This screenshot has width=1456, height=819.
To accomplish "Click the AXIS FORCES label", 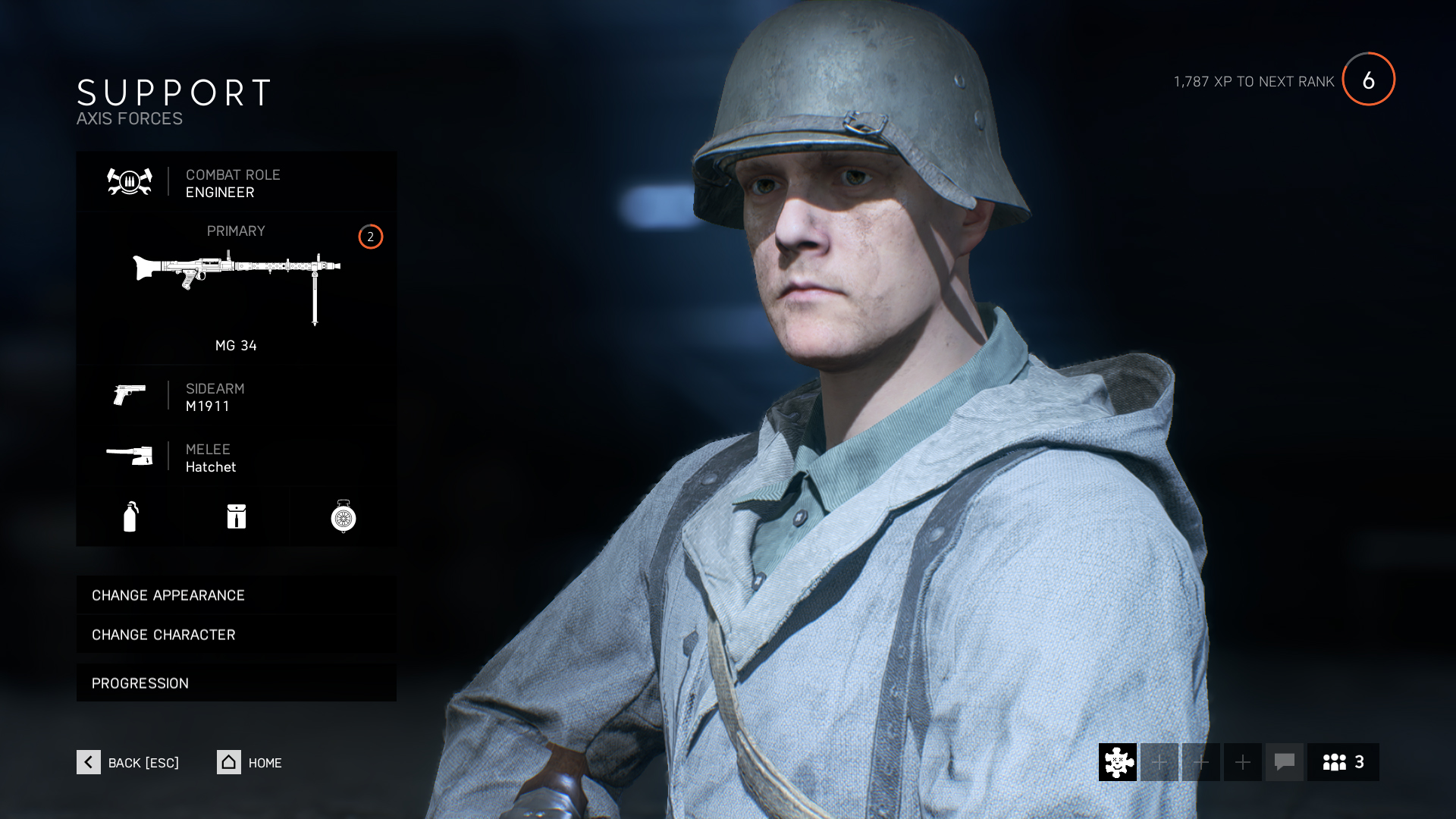I will [129, 118].
